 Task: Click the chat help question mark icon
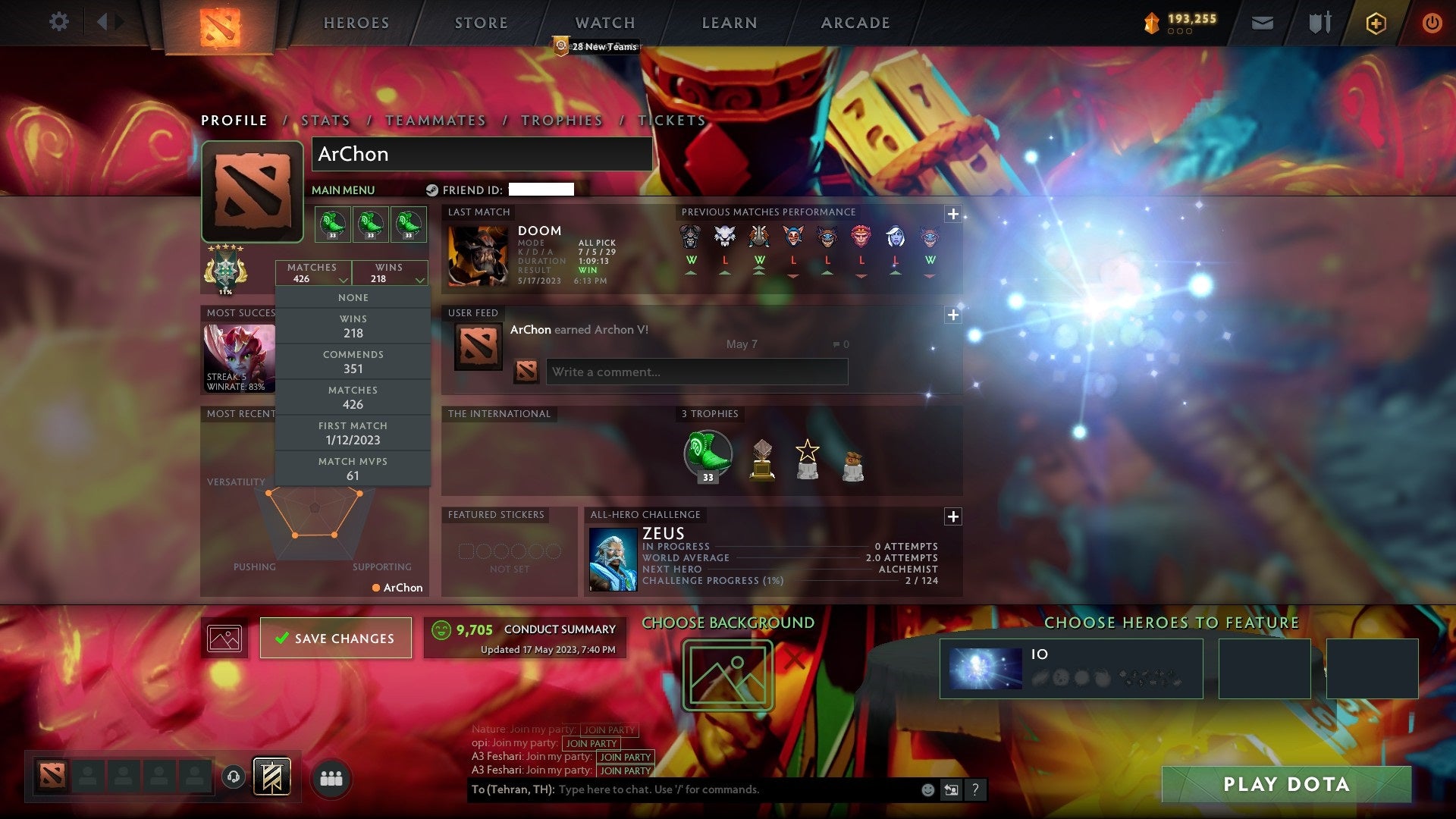(976, 789)
